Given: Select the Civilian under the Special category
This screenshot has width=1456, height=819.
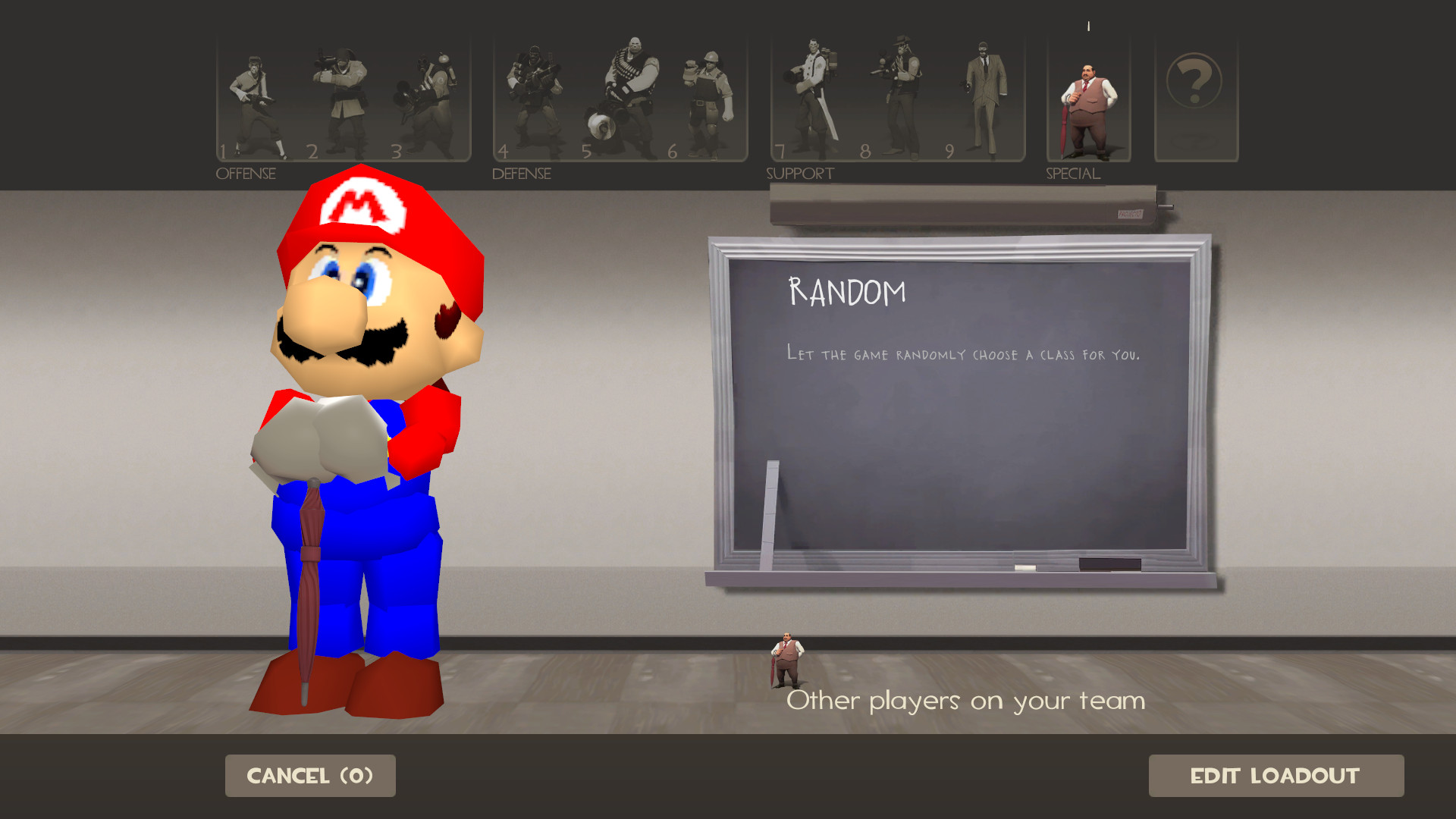Looking at the screenshot, I should pyautogui.click(x=1087, y=99).
